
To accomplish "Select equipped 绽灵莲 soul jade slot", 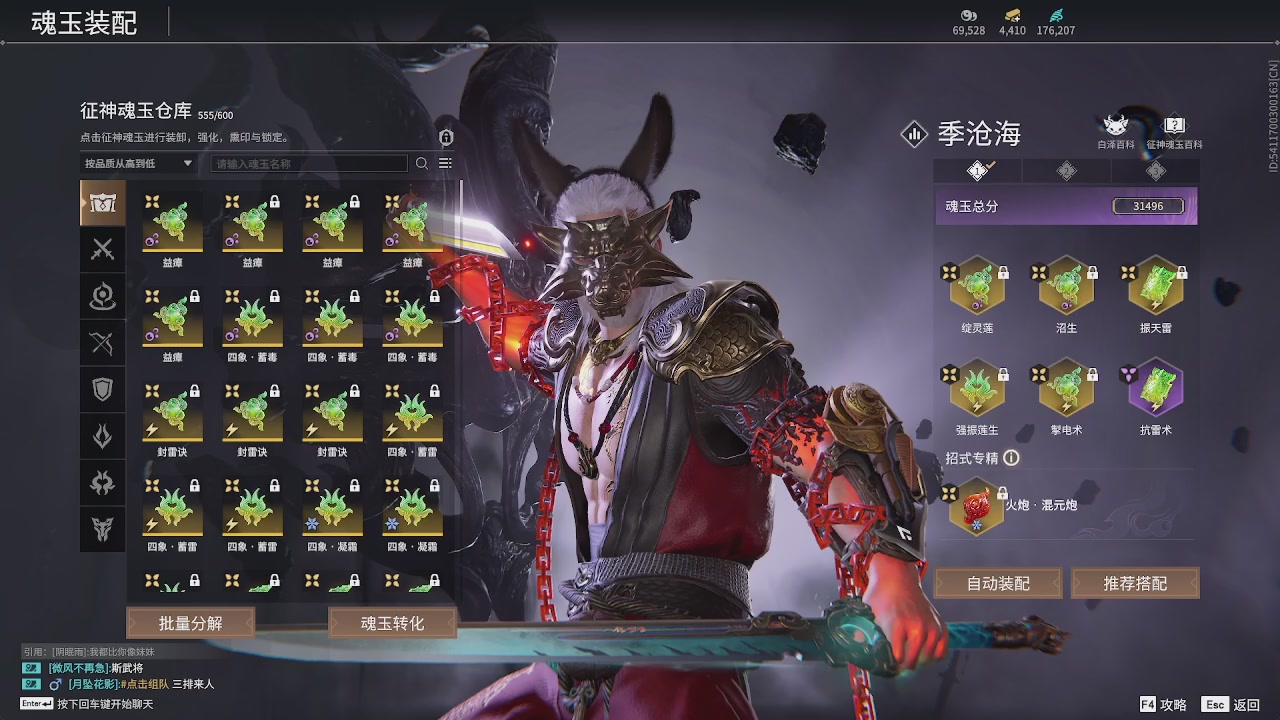I will 977,287.
